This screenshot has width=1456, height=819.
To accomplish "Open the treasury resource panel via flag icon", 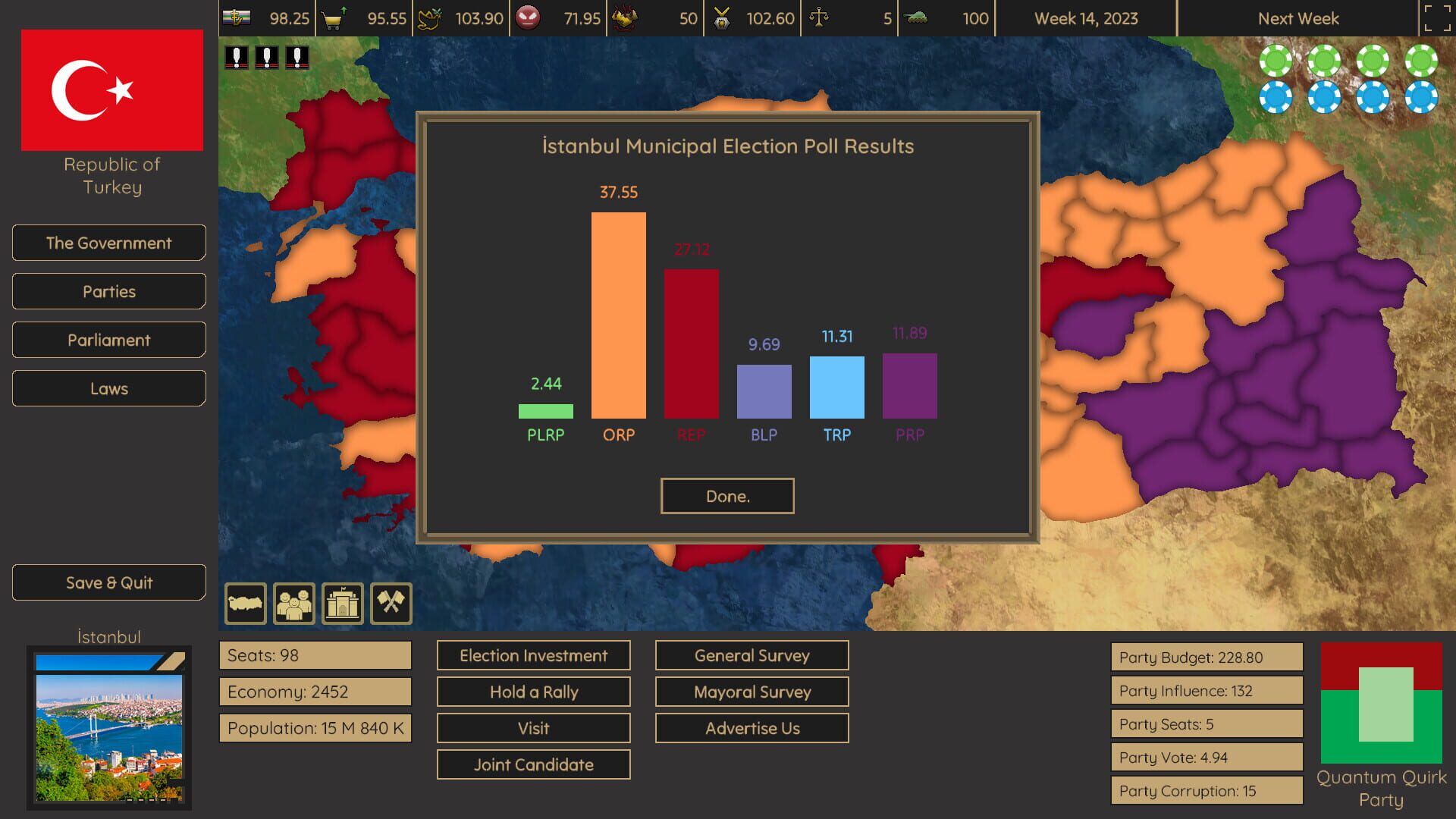I will 235,17.
